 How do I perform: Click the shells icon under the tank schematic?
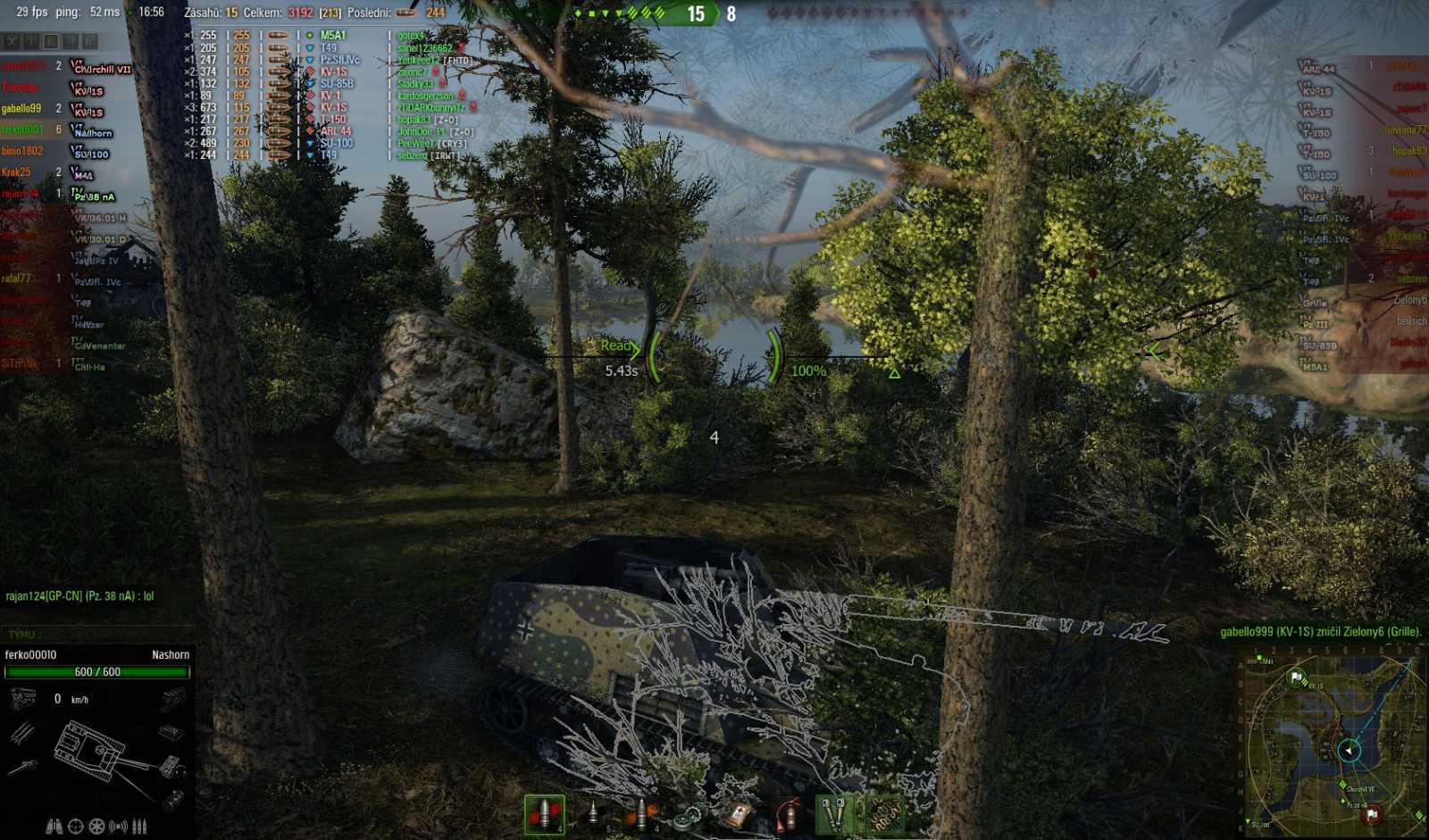pos(139,826)
